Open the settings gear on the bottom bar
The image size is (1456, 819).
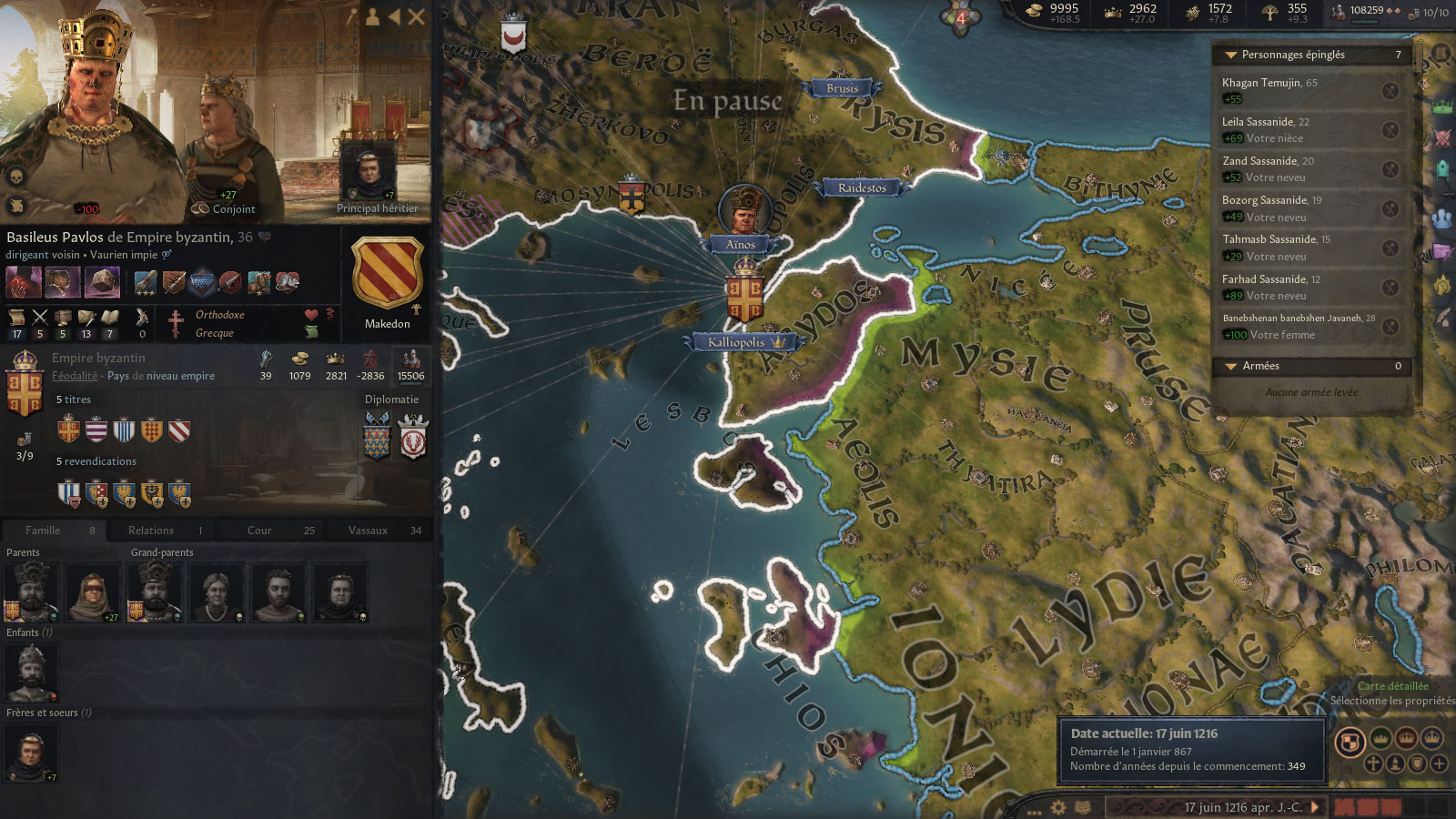click(1057, 807)
